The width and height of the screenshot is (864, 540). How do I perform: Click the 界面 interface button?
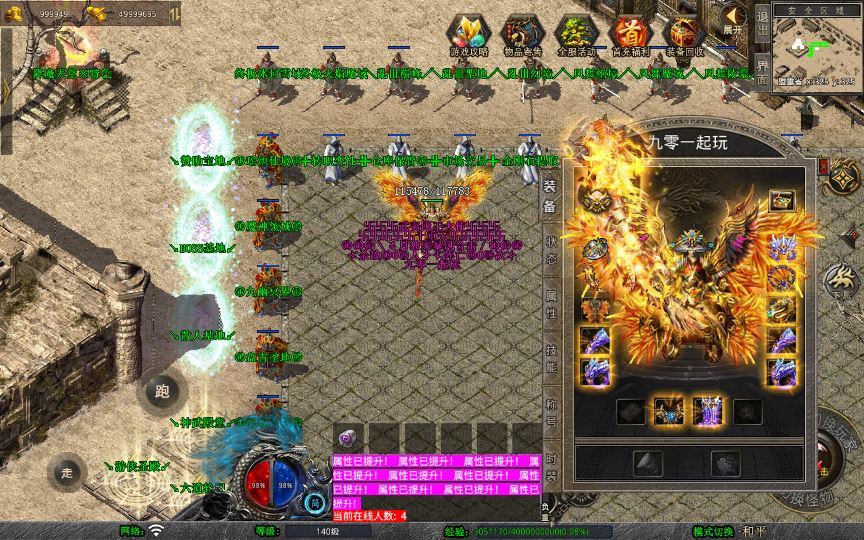coord(762,73)
